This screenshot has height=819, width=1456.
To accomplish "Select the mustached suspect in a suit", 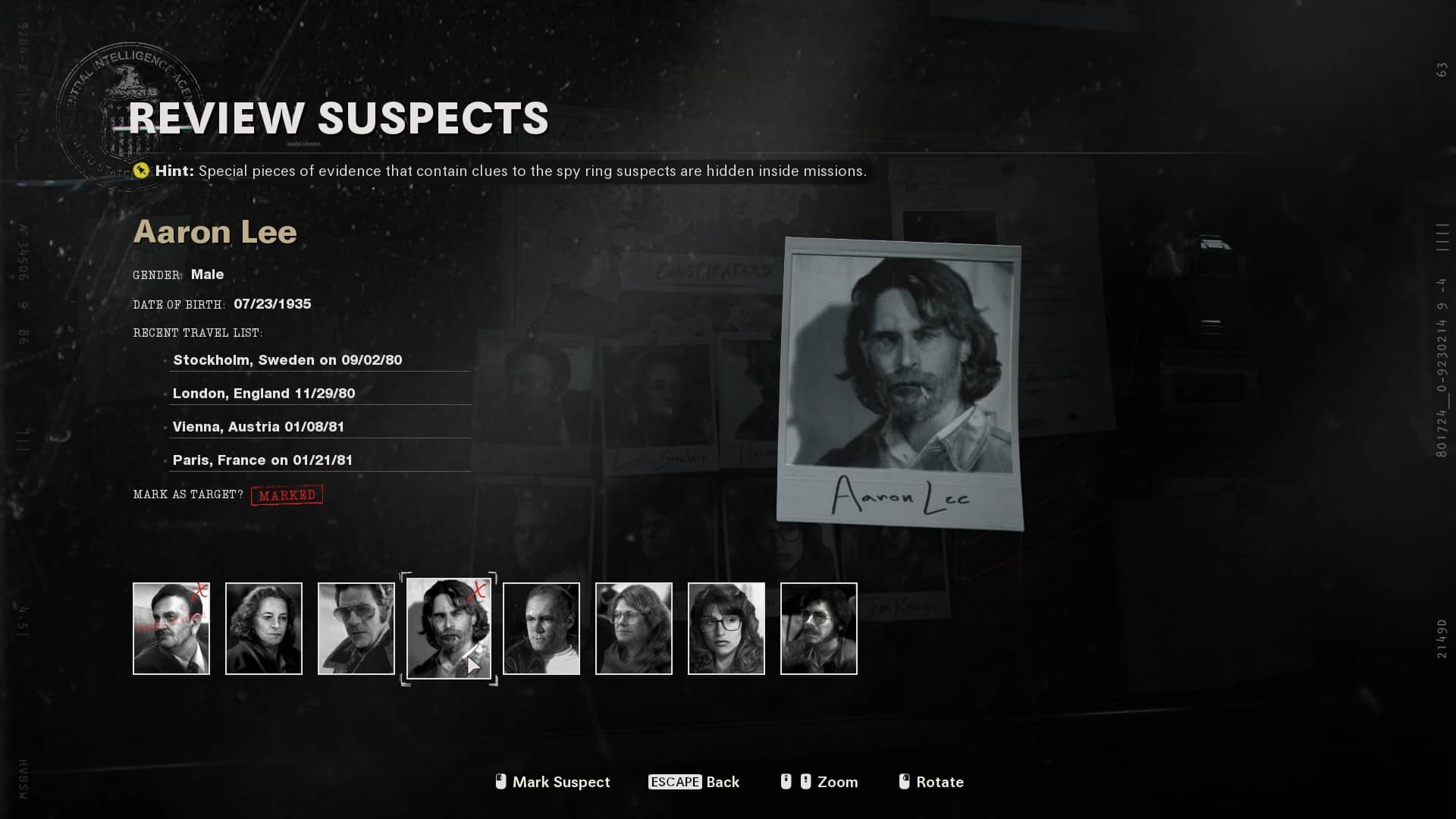I will (x=171, y=628).
